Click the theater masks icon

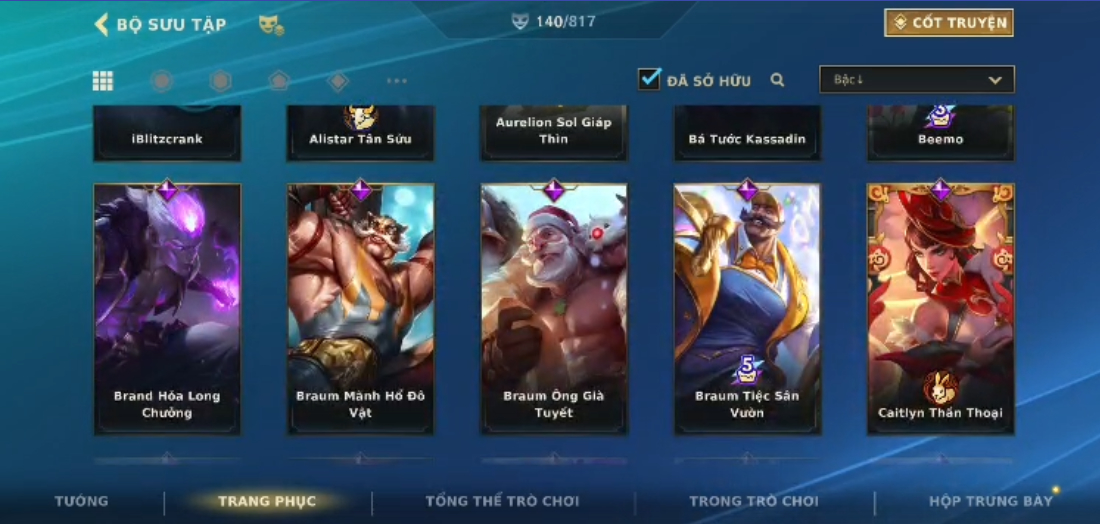pyautogui.click(x=270, y=24)
